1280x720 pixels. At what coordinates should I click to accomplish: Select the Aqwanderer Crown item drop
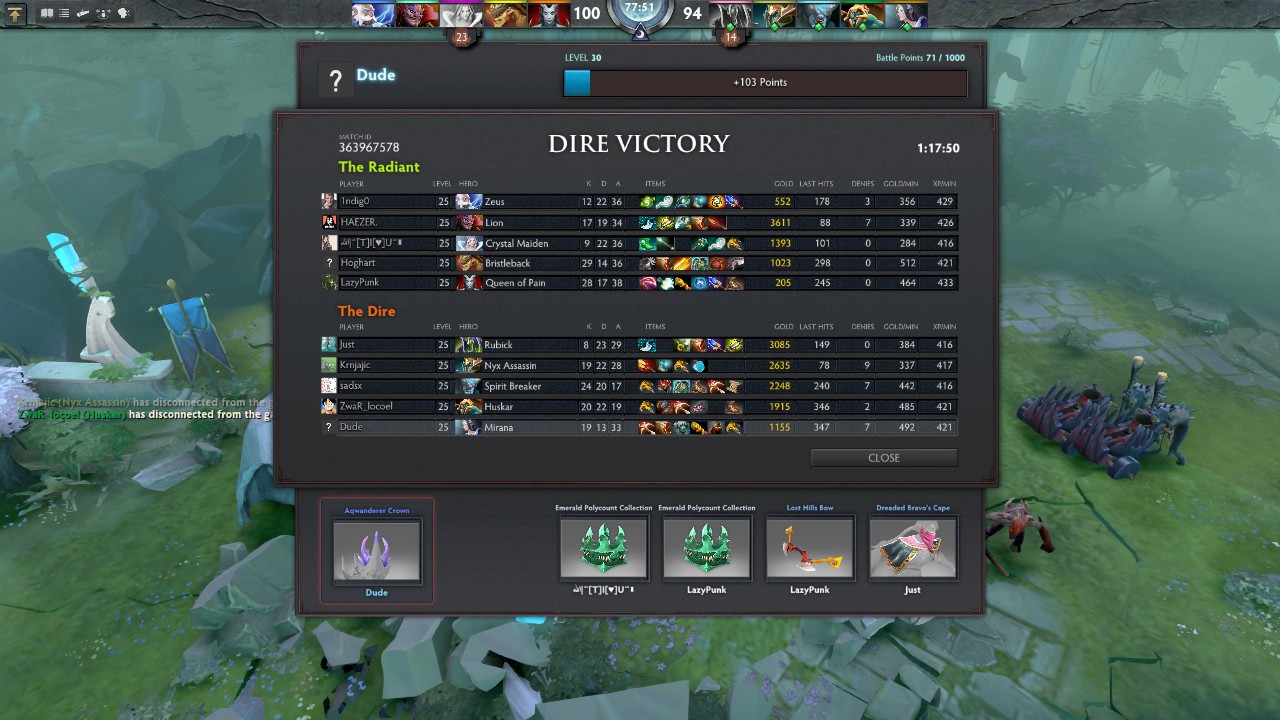point(376,549)
